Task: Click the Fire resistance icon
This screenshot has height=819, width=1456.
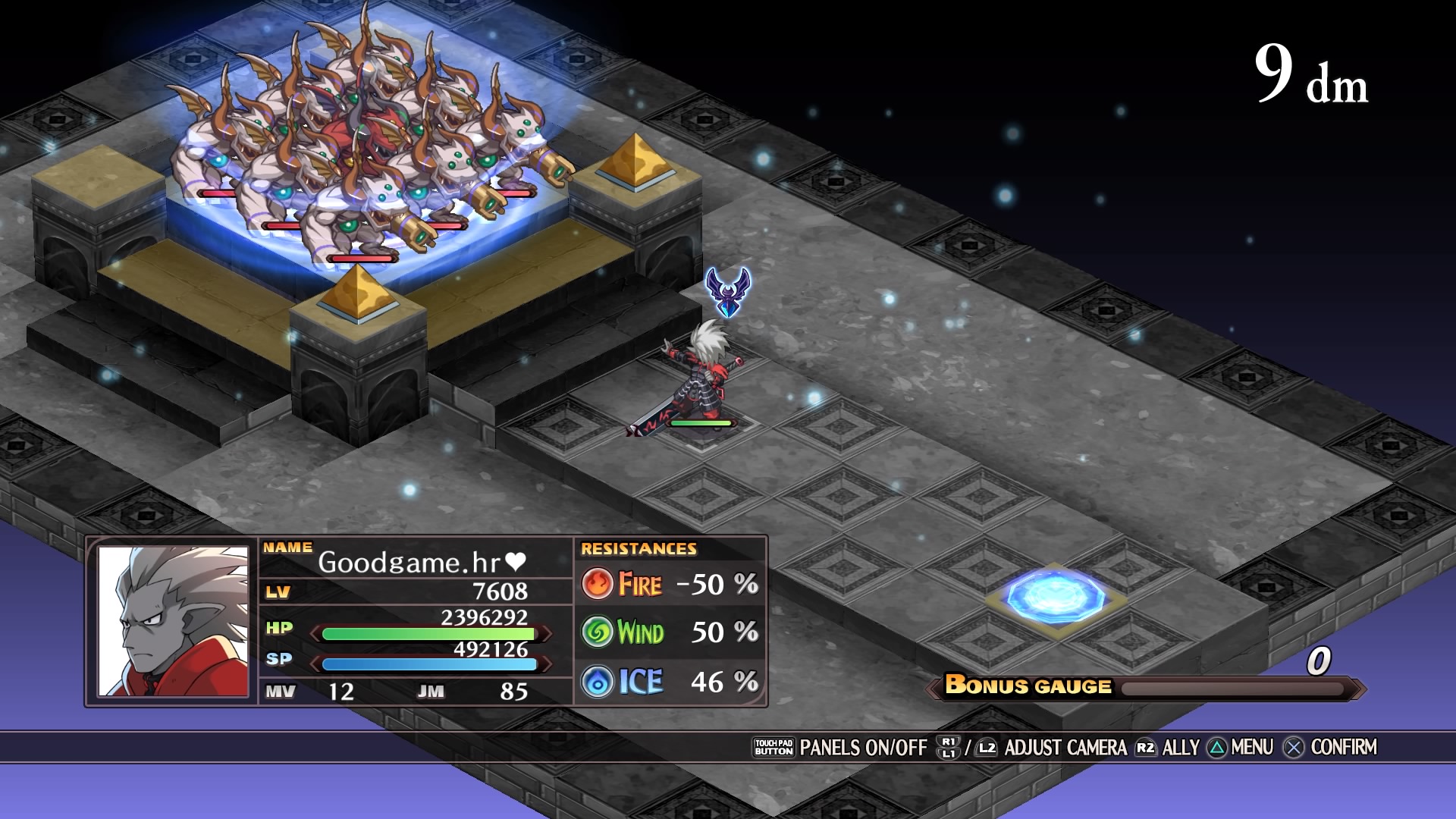Action: pos(598,584)
